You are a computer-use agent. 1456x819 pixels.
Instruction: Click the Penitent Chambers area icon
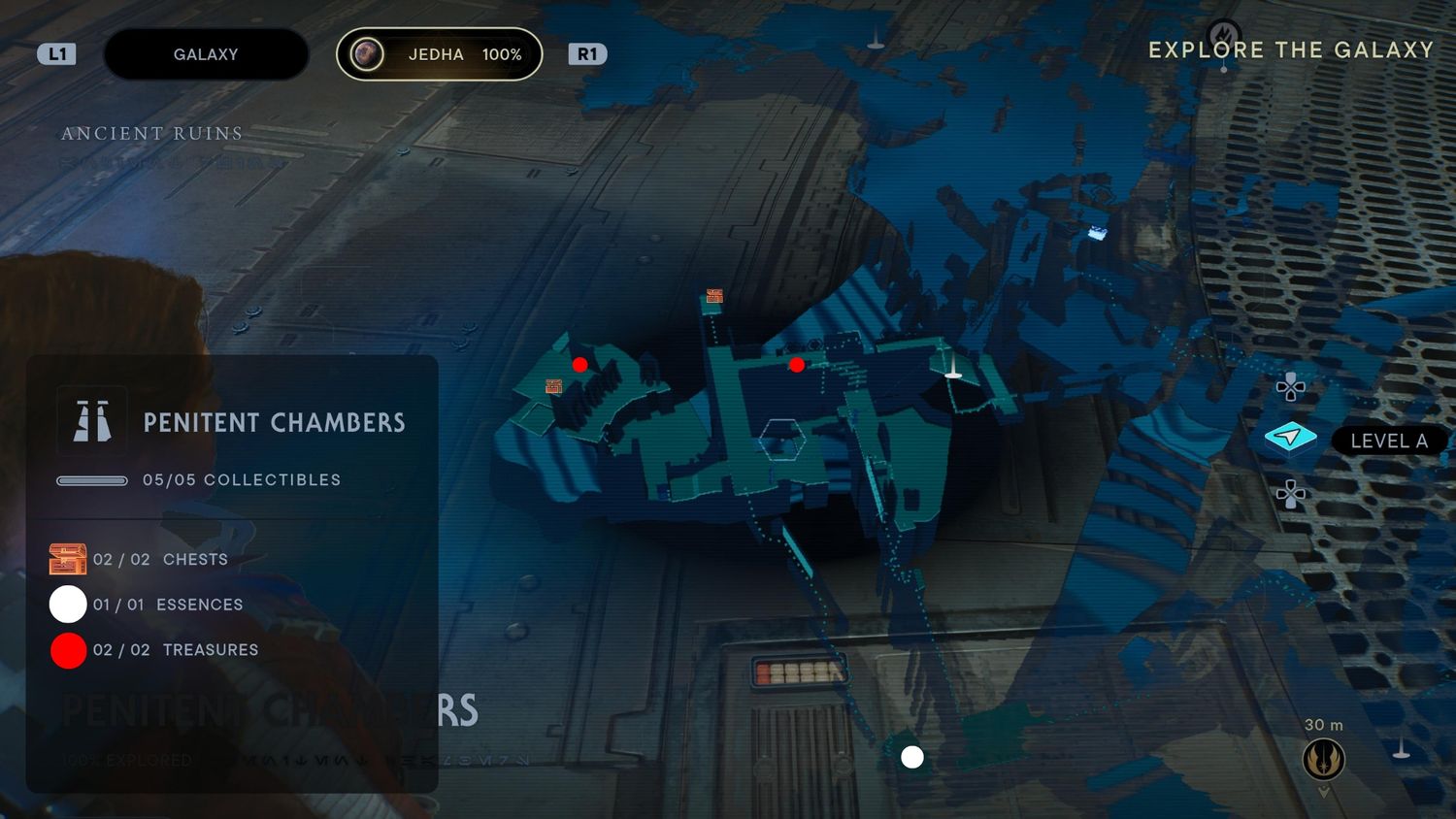(x=92, y=421)
